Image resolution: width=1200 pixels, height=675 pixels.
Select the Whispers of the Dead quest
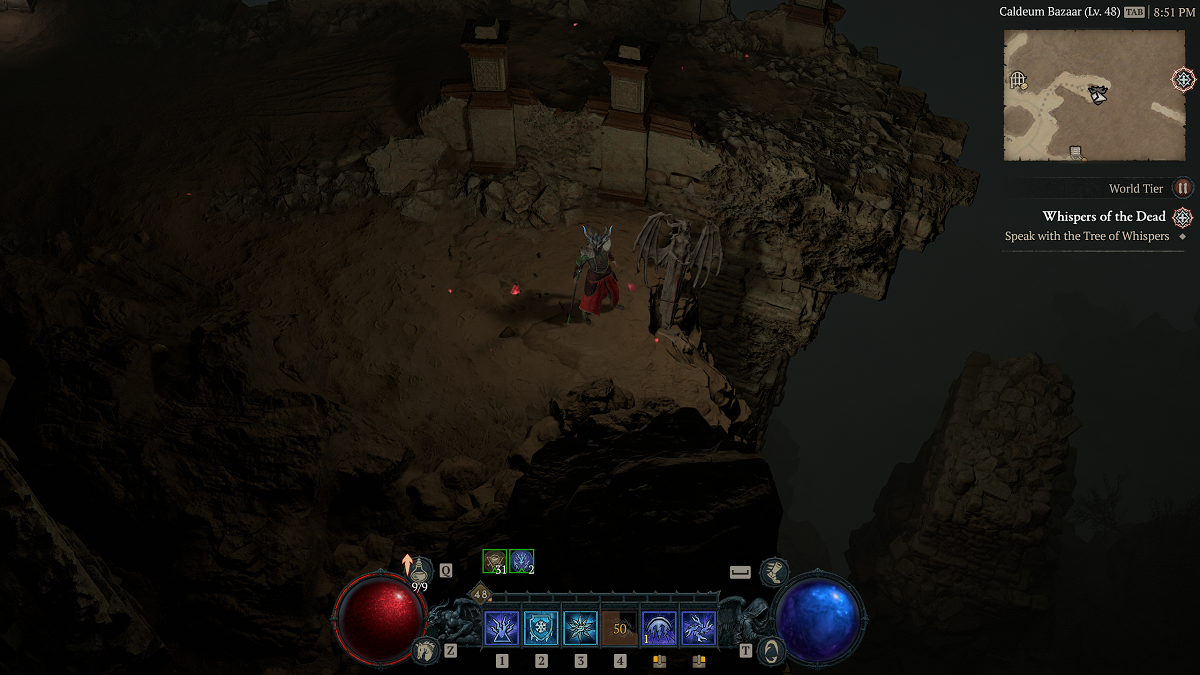pyautogui.click(x=1104, y=216)
